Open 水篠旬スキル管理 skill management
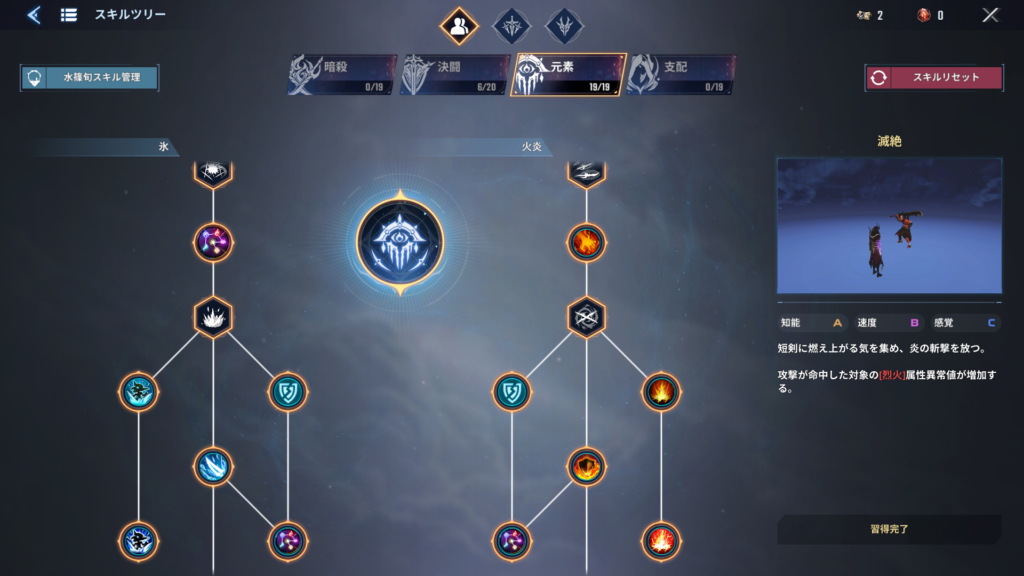This screenshot has height=576, width=1024. point(90,78)
